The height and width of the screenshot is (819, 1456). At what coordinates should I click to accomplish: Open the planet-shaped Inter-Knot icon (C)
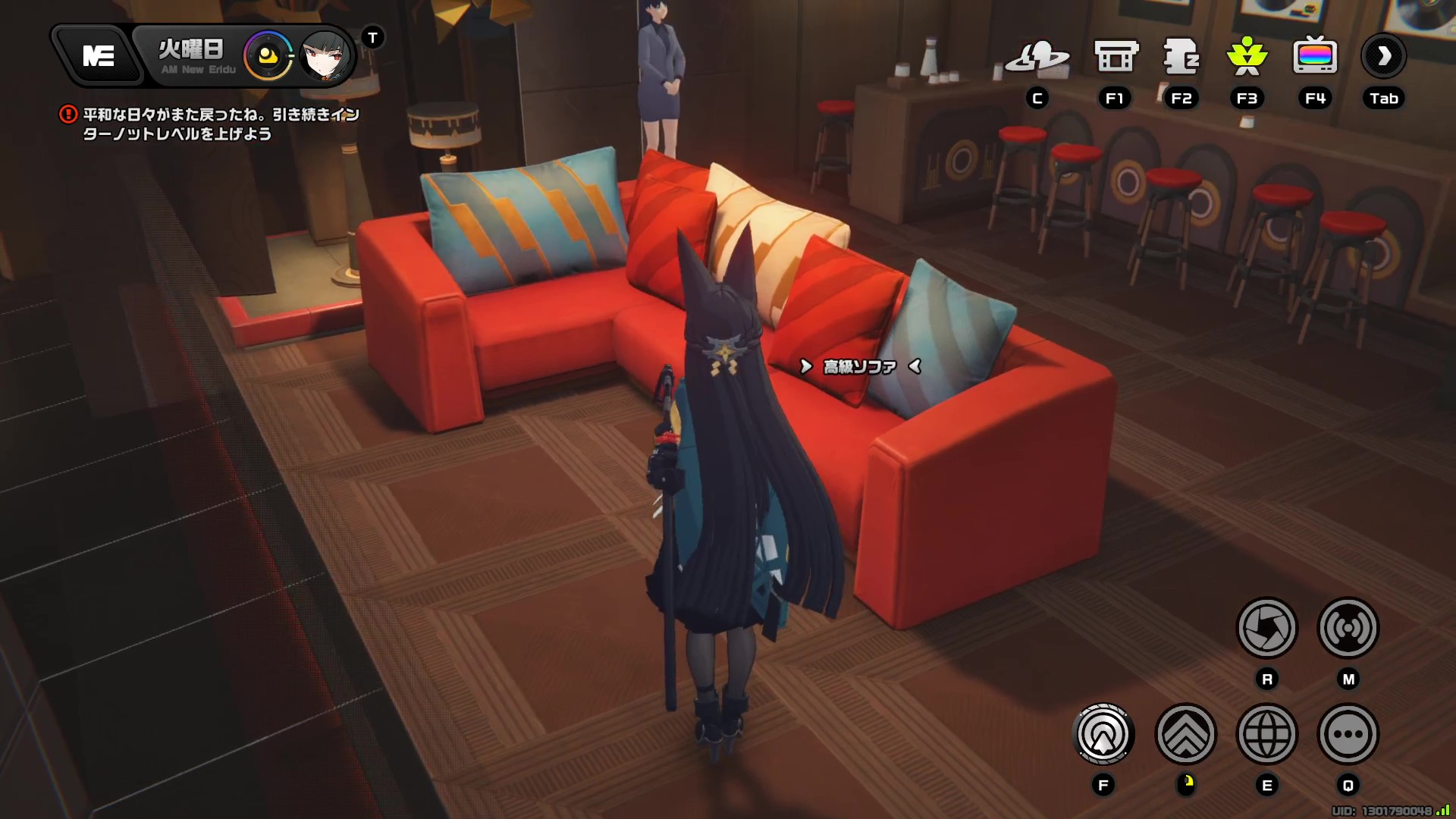(x=1037, y=57)
